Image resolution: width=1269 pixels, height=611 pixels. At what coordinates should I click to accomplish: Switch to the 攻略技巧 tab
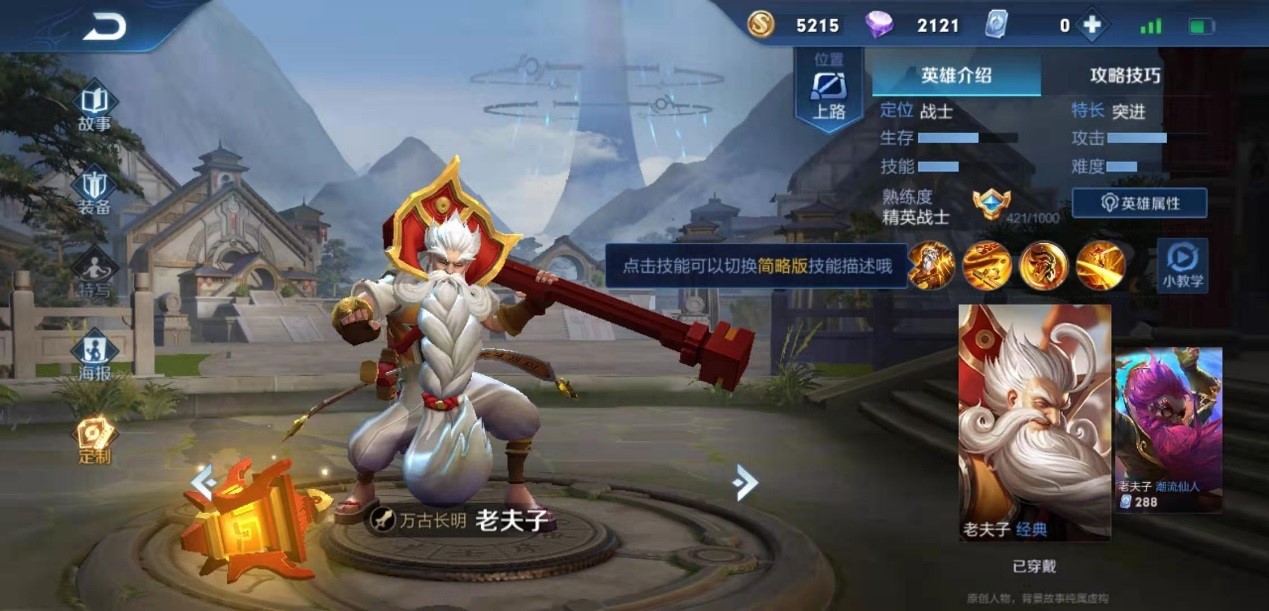[1125, 75]
